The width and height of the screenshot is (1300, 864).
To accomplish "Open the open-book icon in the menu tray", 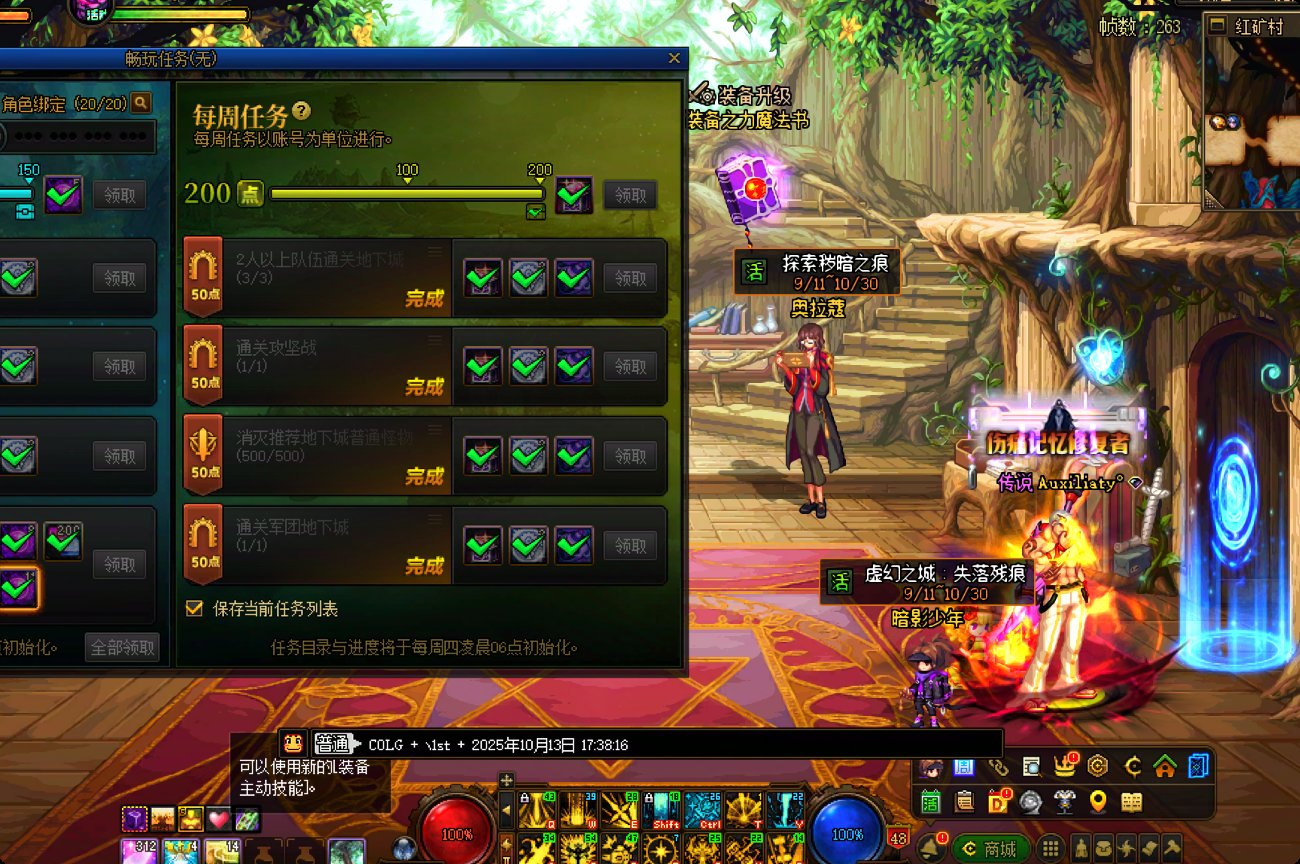I will click(1131, 801).
